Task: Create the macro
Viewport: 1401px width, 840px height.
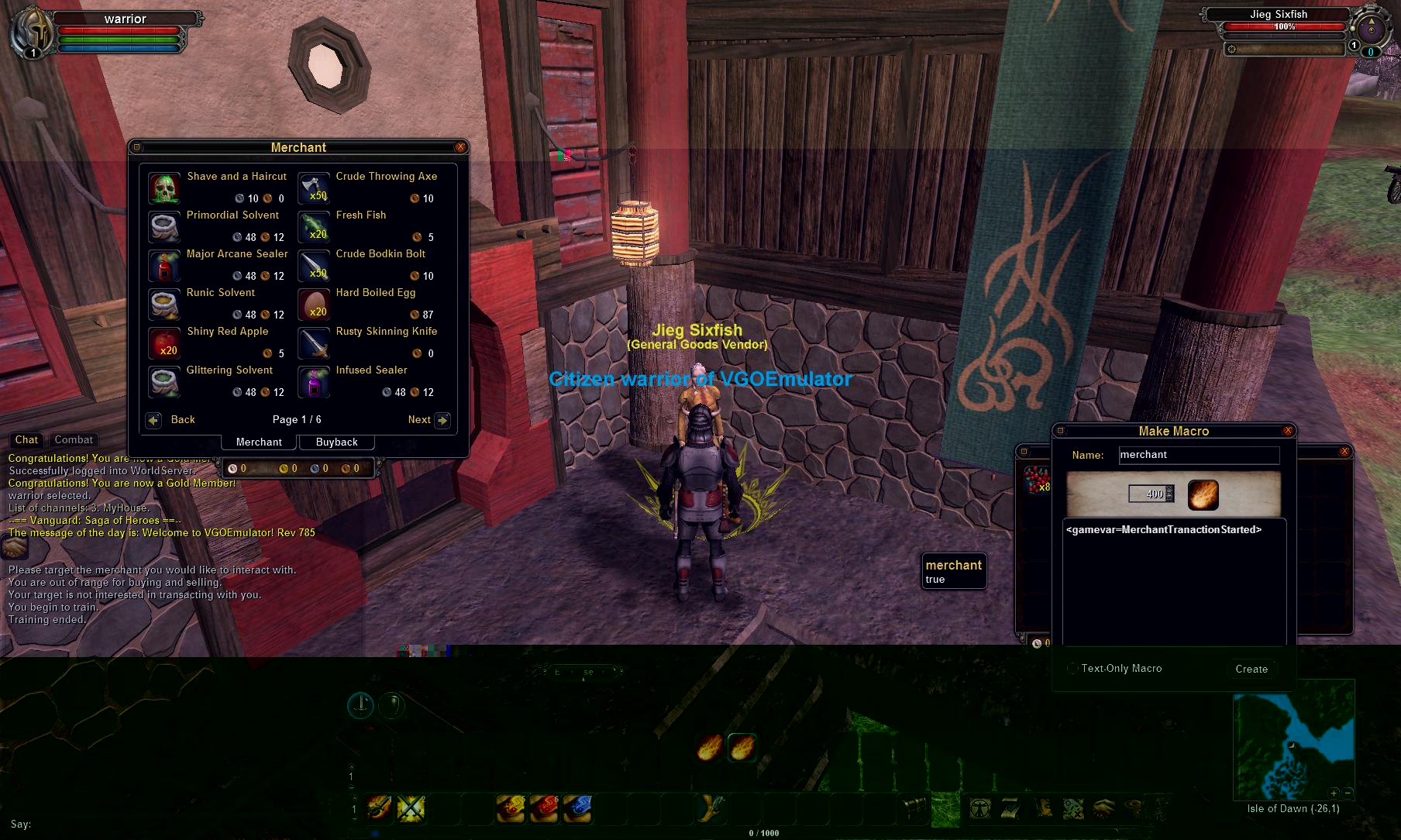Action: (1251, 669)
